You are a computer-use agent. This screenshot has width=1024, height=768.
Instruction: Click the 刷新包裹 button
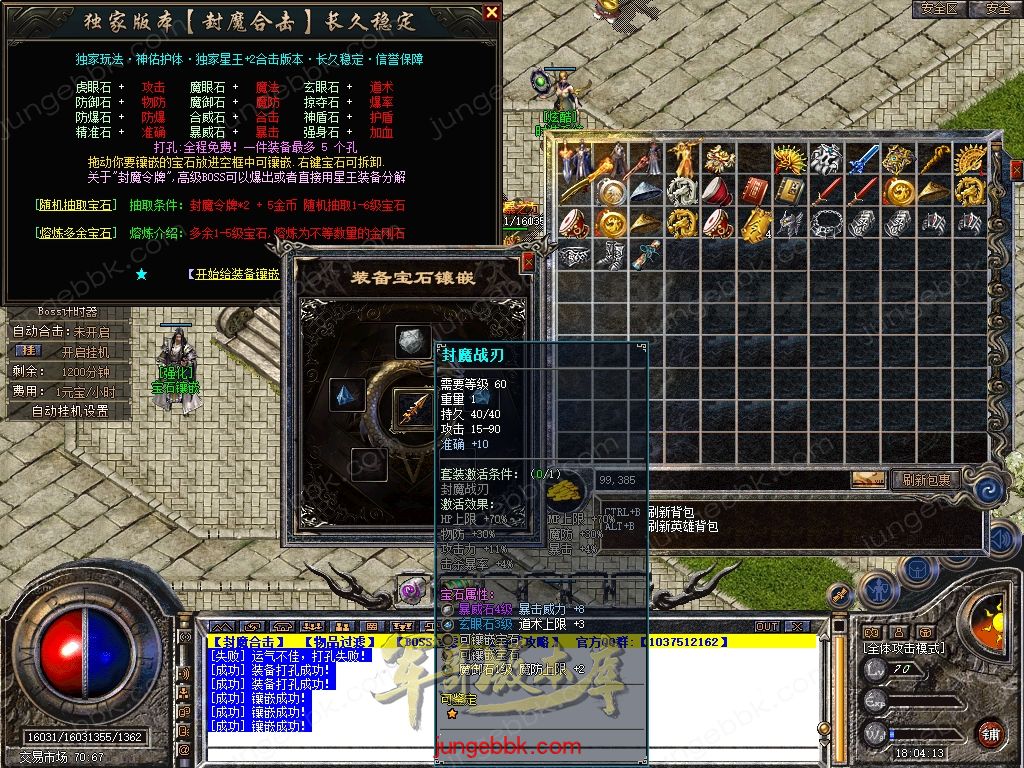pos(925,480)
